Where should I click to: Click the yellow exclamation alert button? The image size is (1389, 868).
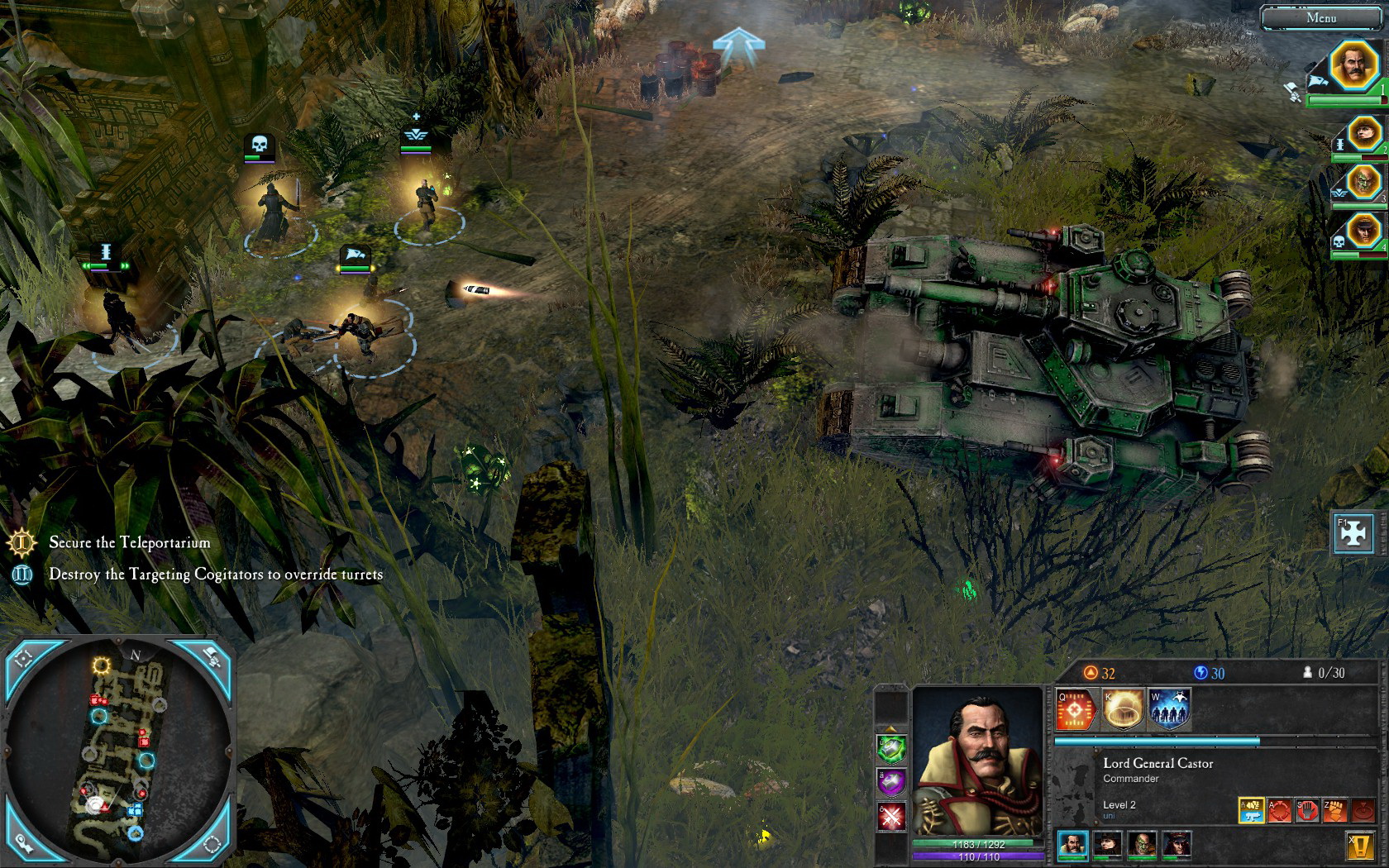(x=1361, y=845)
